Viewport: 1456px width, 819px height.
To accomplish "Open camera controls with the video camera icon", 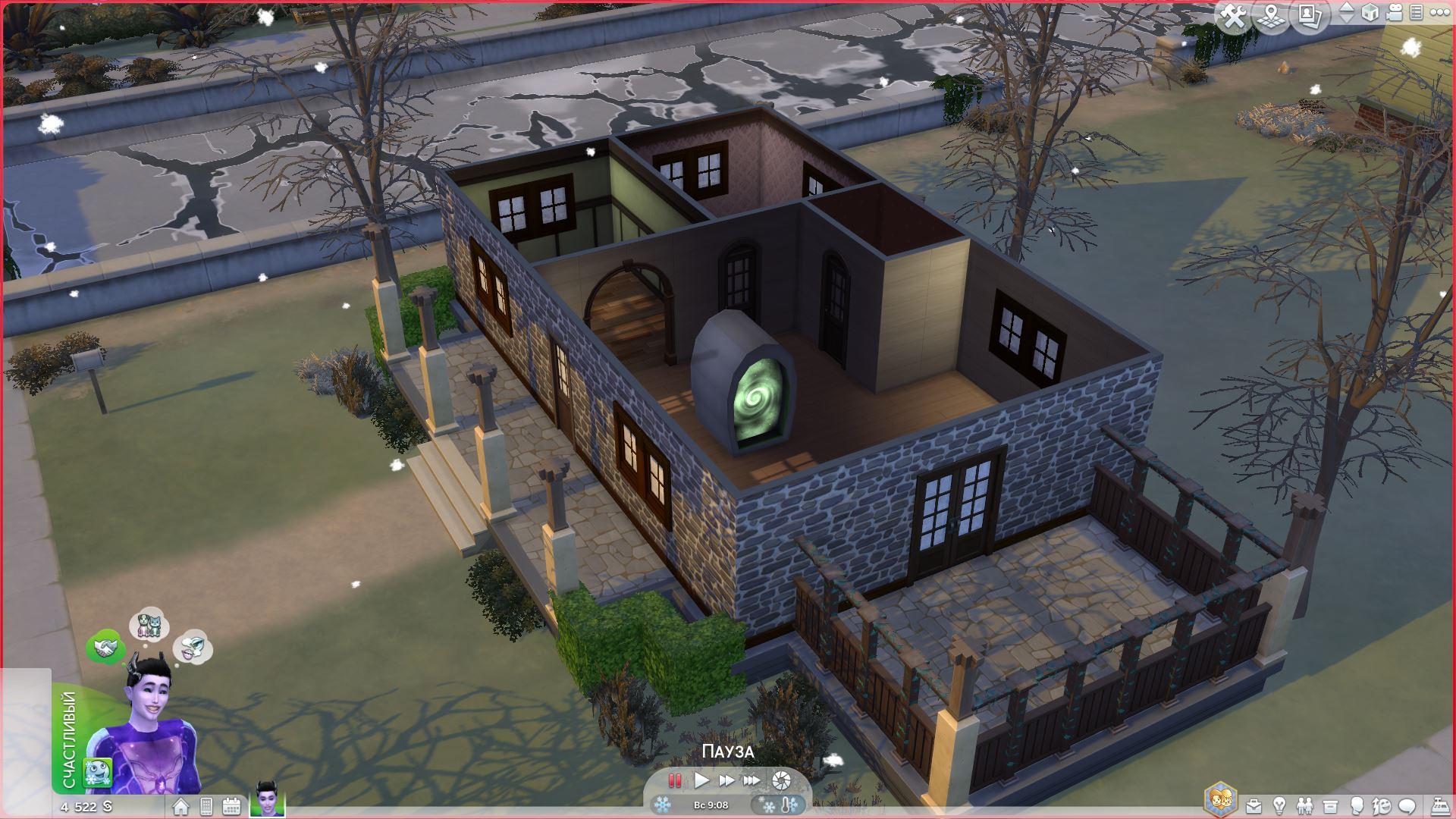I will (1395, 13).
